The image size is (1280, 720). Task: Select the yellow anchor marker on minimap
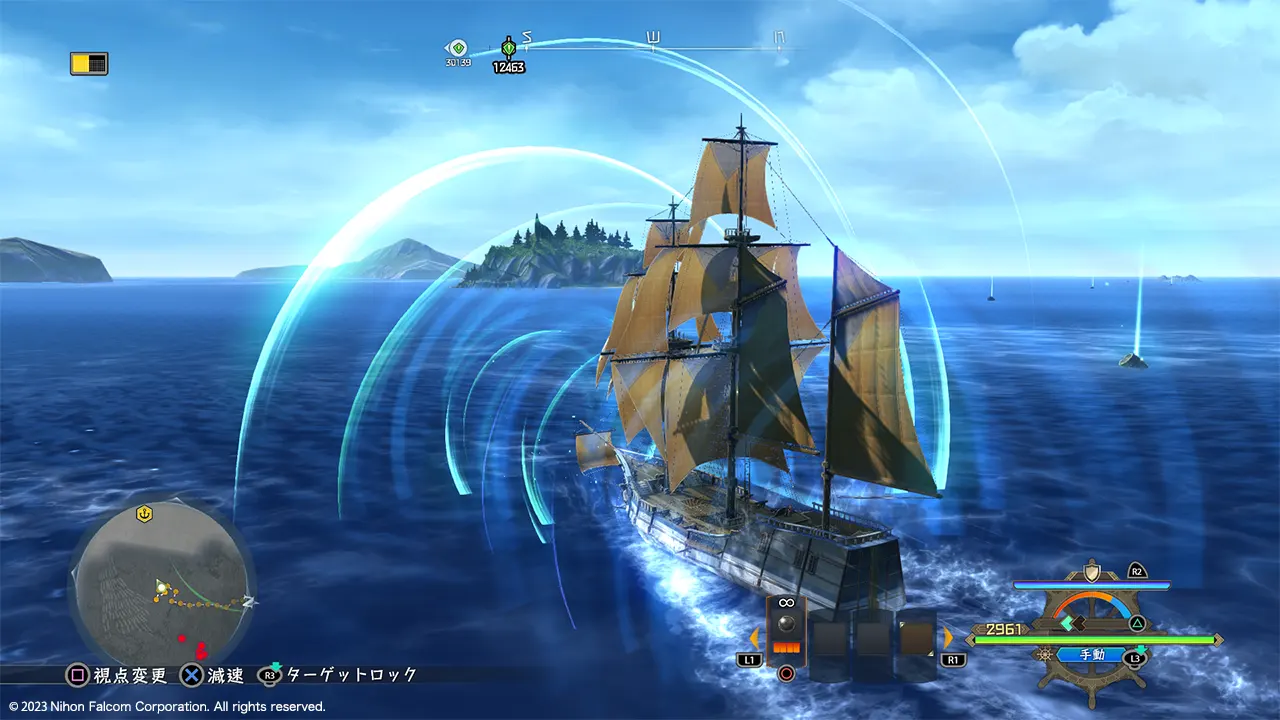(x=144, y=513)
